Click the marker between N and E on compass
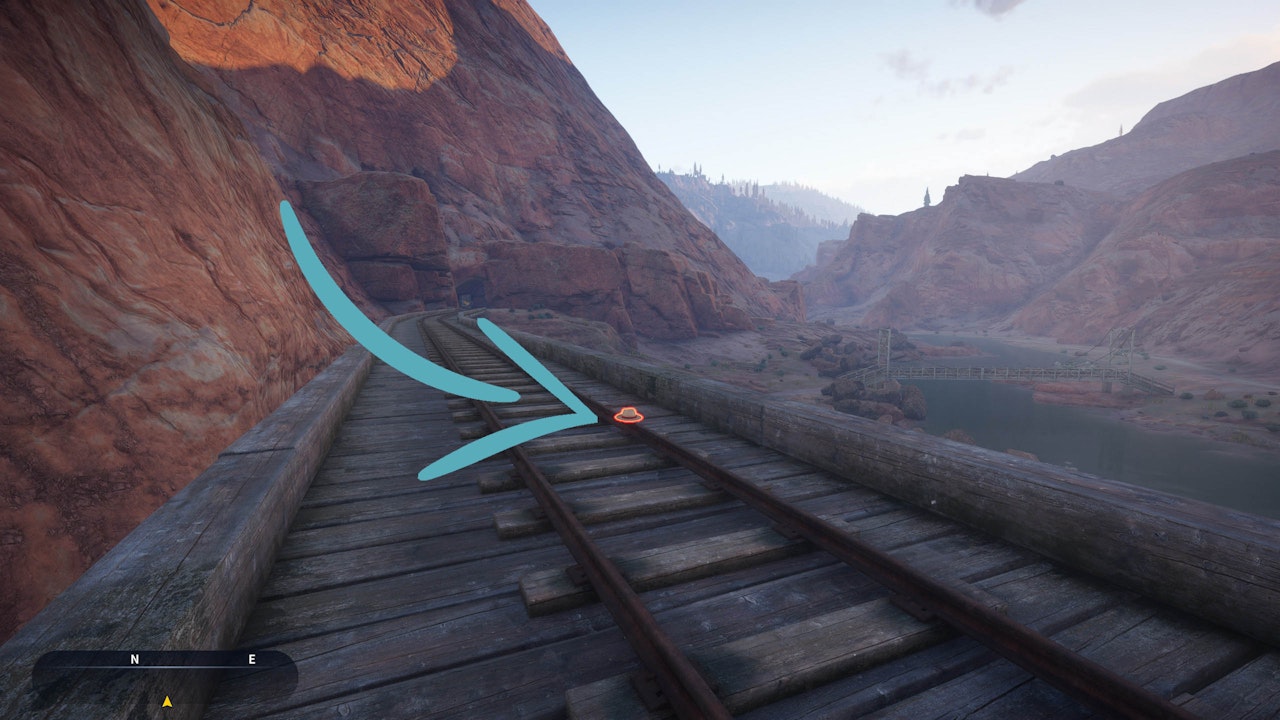1280x720 pixels. (193, 660)
